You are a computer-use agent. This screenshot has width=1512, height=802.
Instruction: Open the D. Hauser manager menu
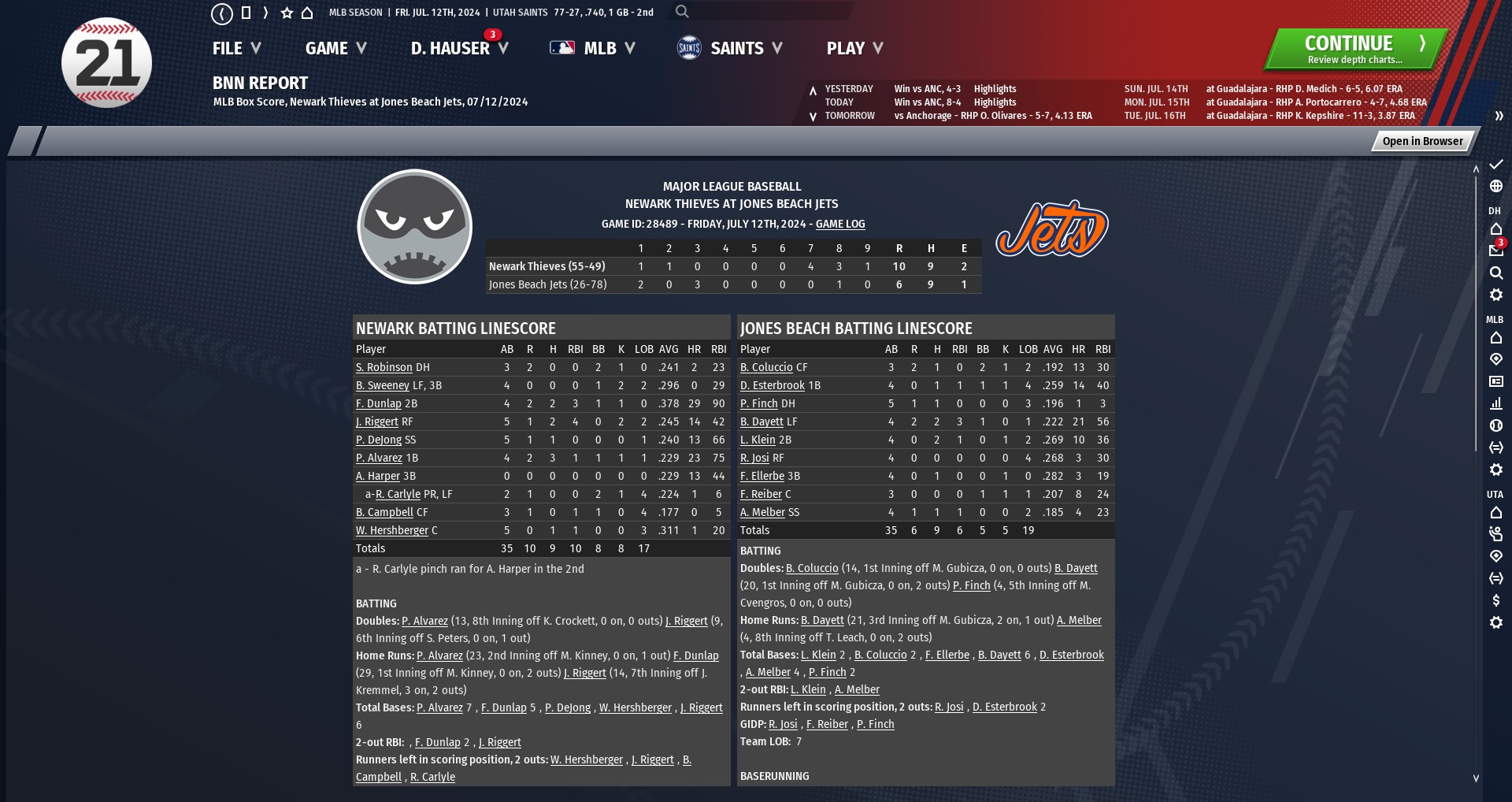tap(458, 49)
